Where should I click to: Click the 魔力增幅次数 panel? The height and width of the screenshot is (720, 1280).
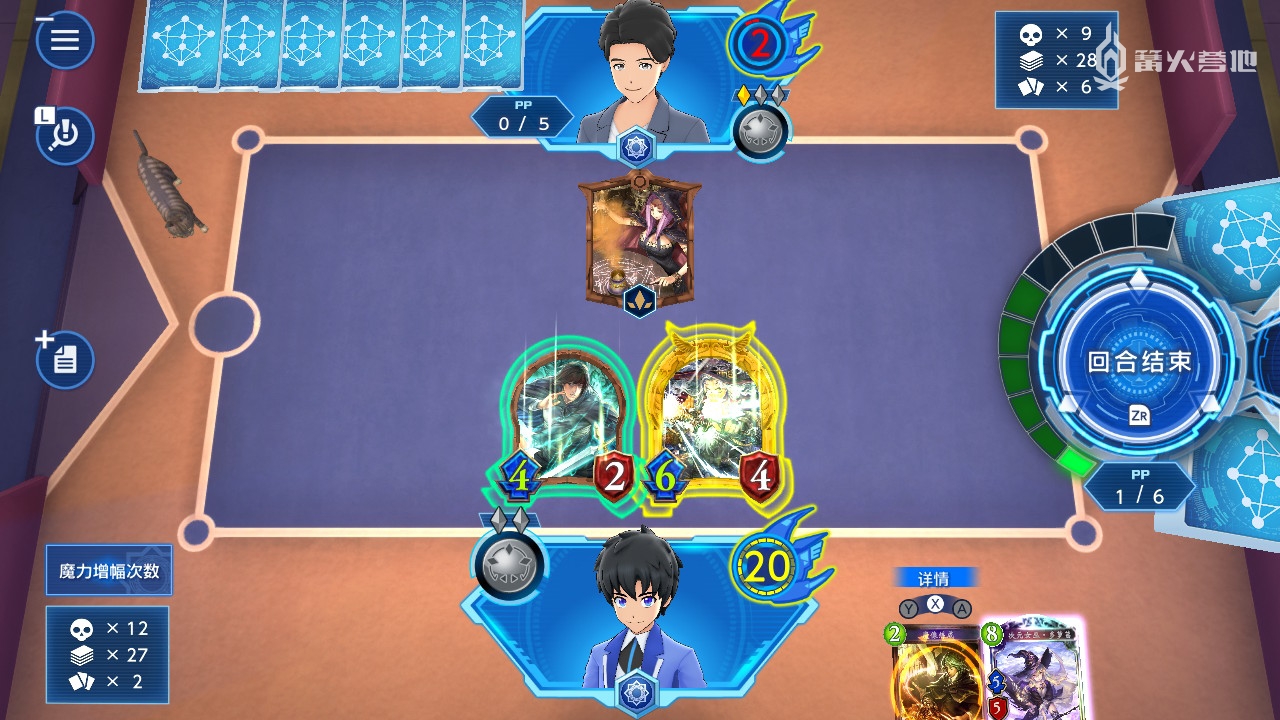[x=109, y=571]
